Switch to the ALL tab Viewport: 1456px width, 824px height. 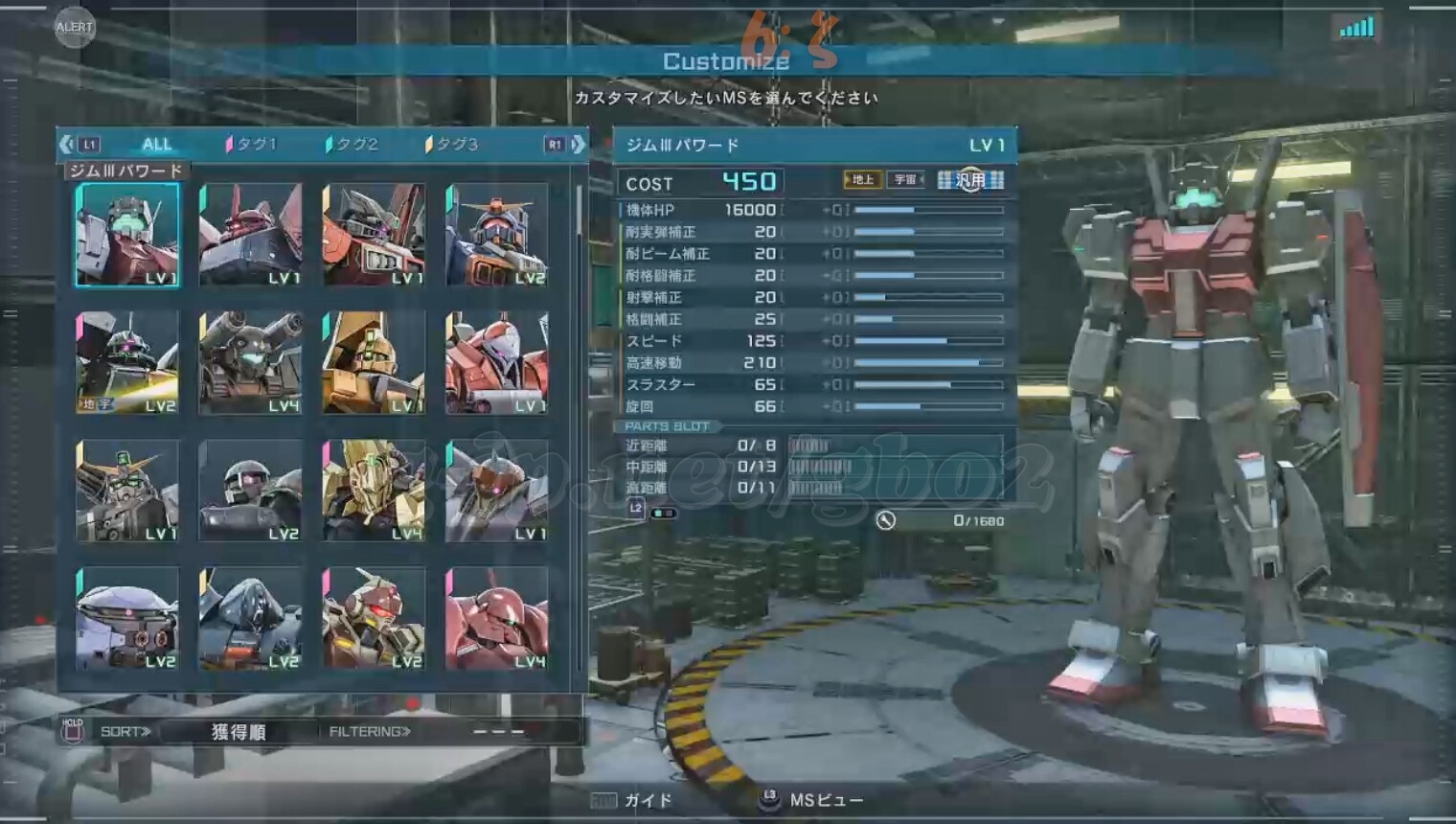click(x=156, y=145)
